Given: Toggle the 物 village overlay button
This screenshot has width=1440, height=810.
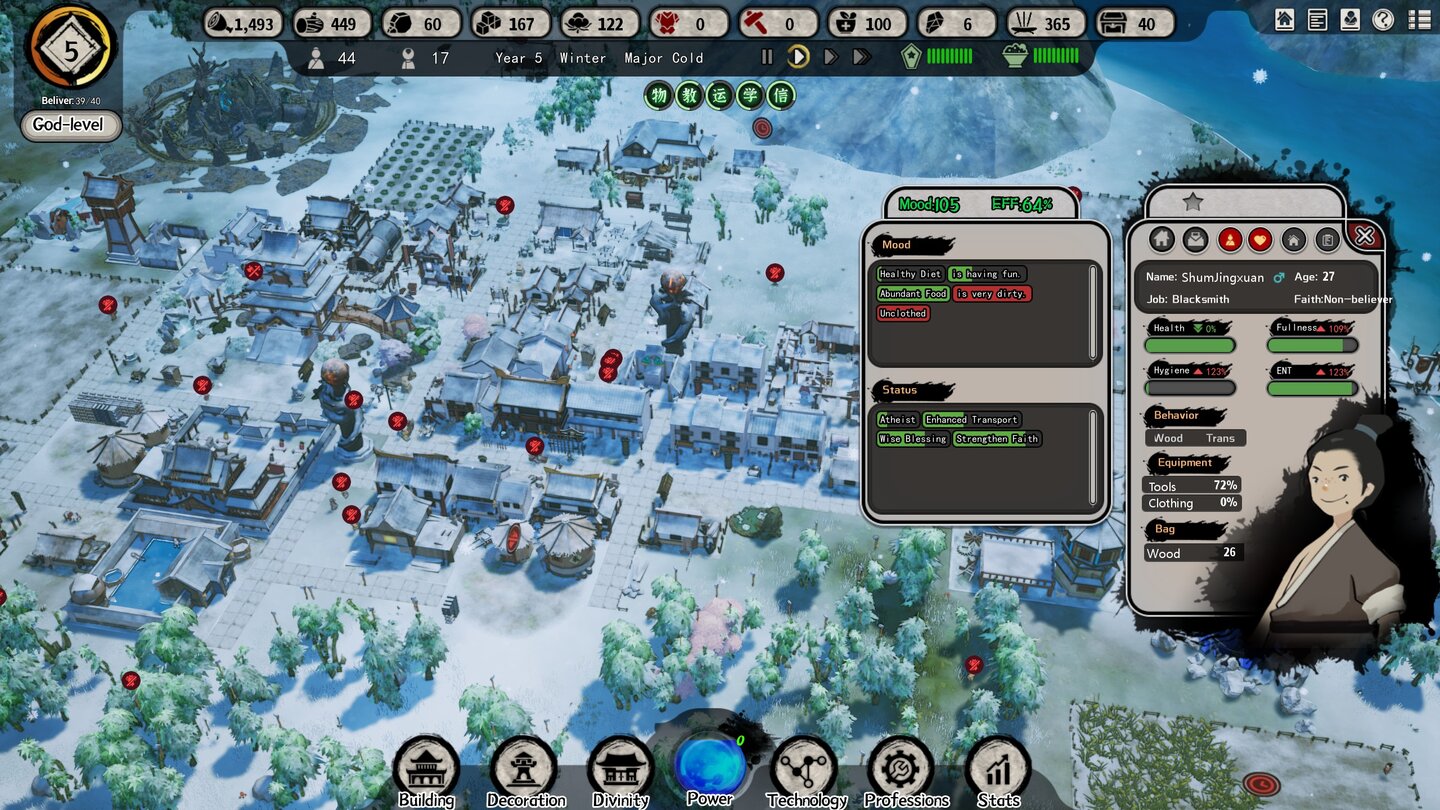Looking at the screenshot, I should [658, 97].
